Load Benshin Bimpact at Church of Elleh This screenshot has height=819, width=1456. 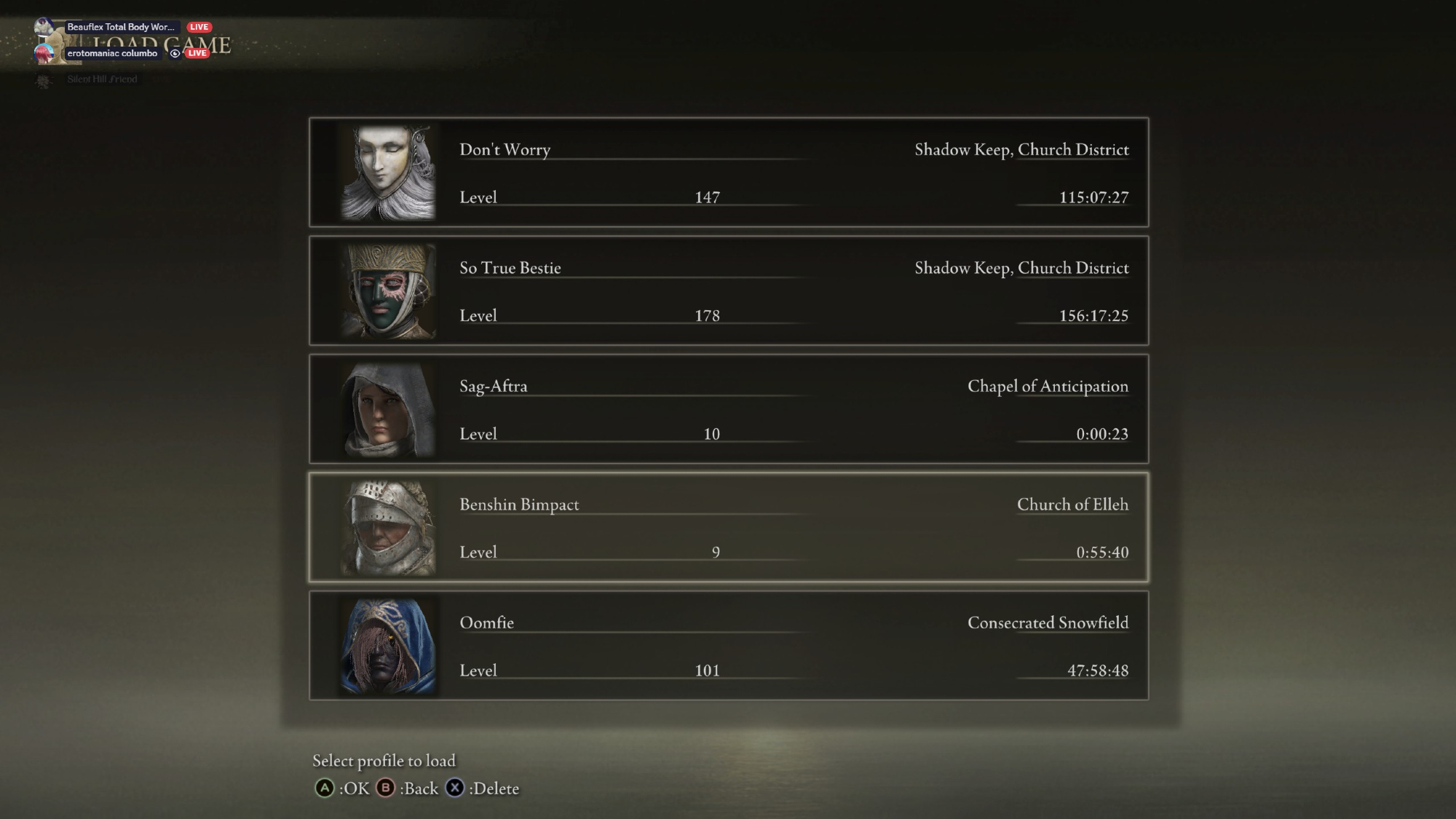click(x=728, y=527)
